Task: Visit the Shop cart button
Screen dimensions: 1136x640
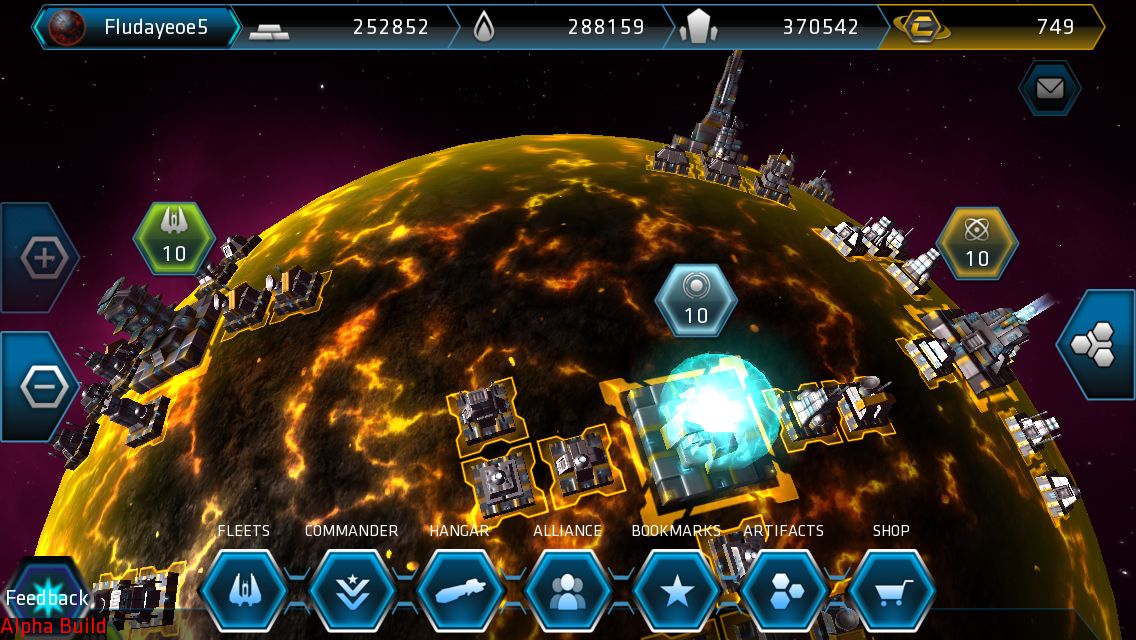Action: click(891, 590)
